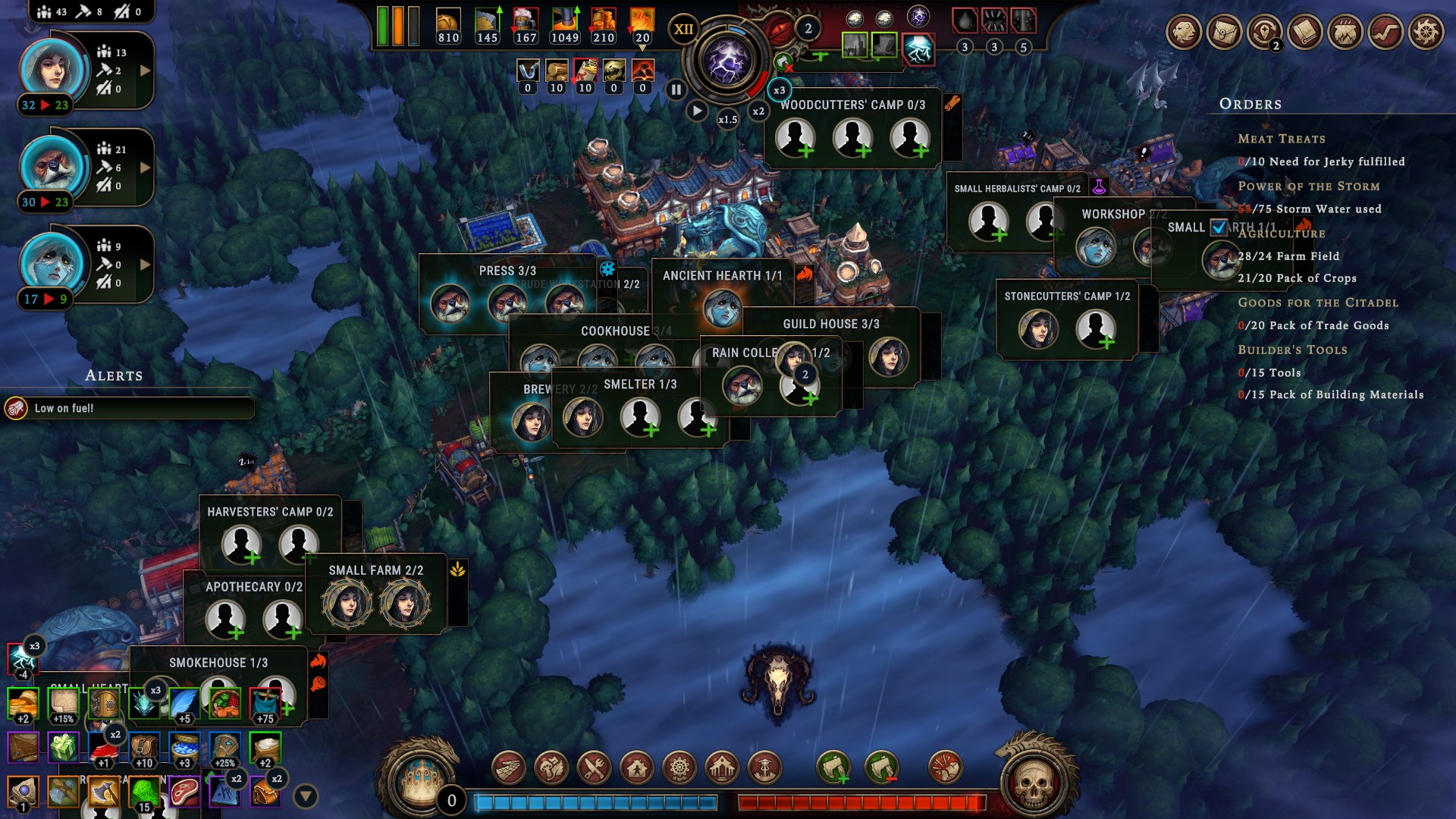Open the roads build category
This screenshot has width=1456, height=819.
coord(509,768)
